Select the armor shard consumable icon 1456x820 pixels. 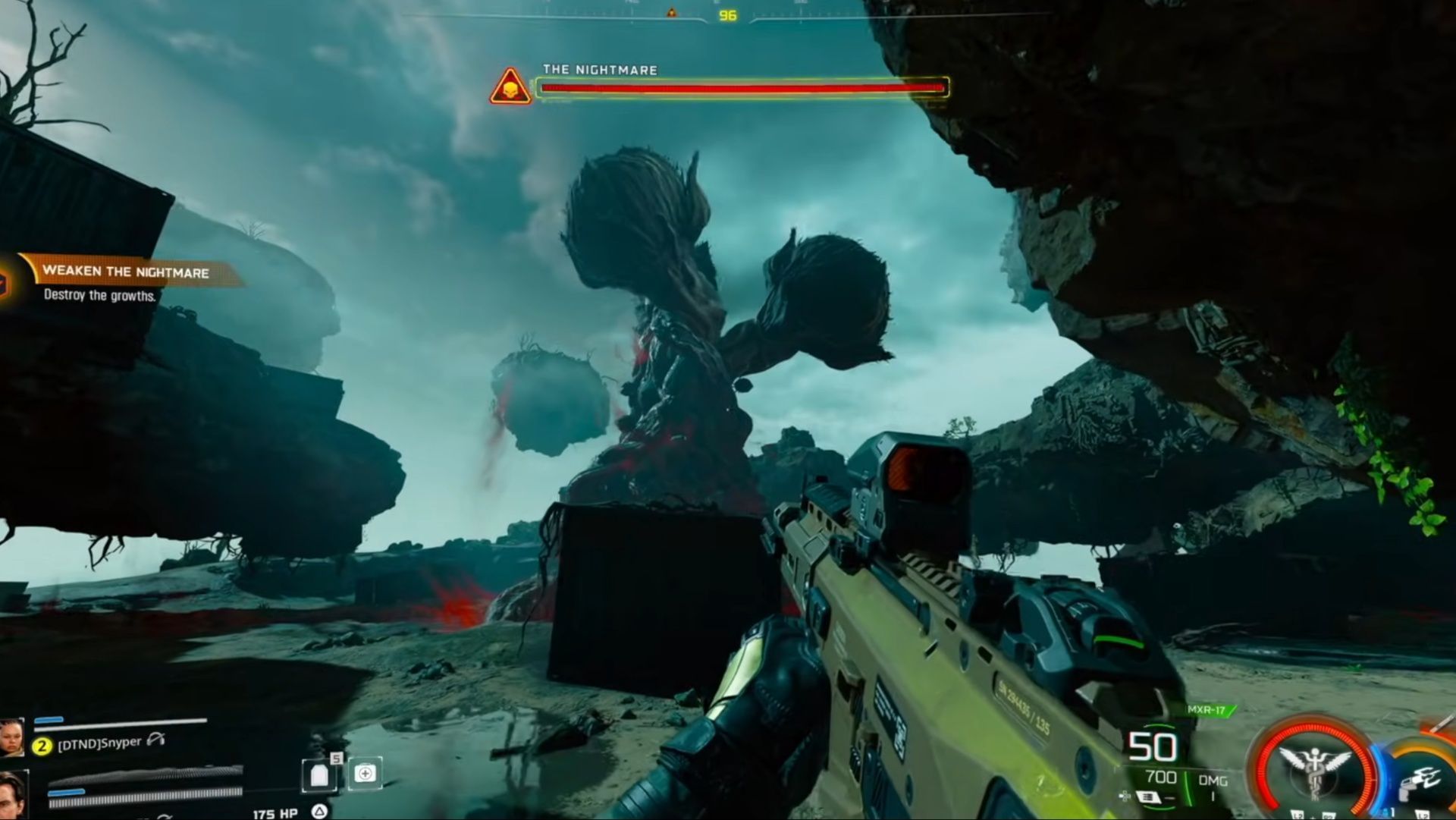(318, 776)
